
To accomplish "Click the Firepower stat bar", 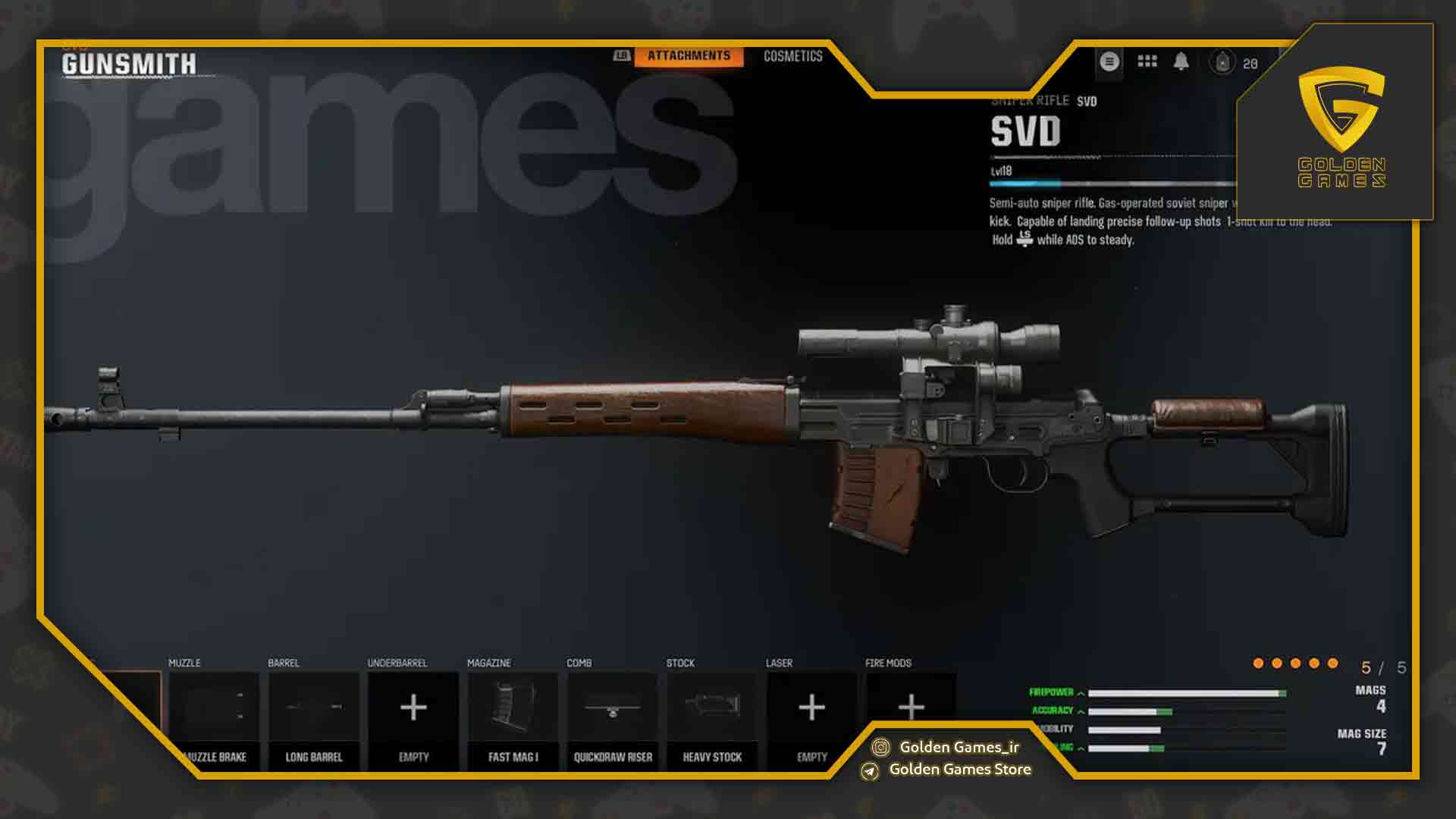I will pos(1183,692).
